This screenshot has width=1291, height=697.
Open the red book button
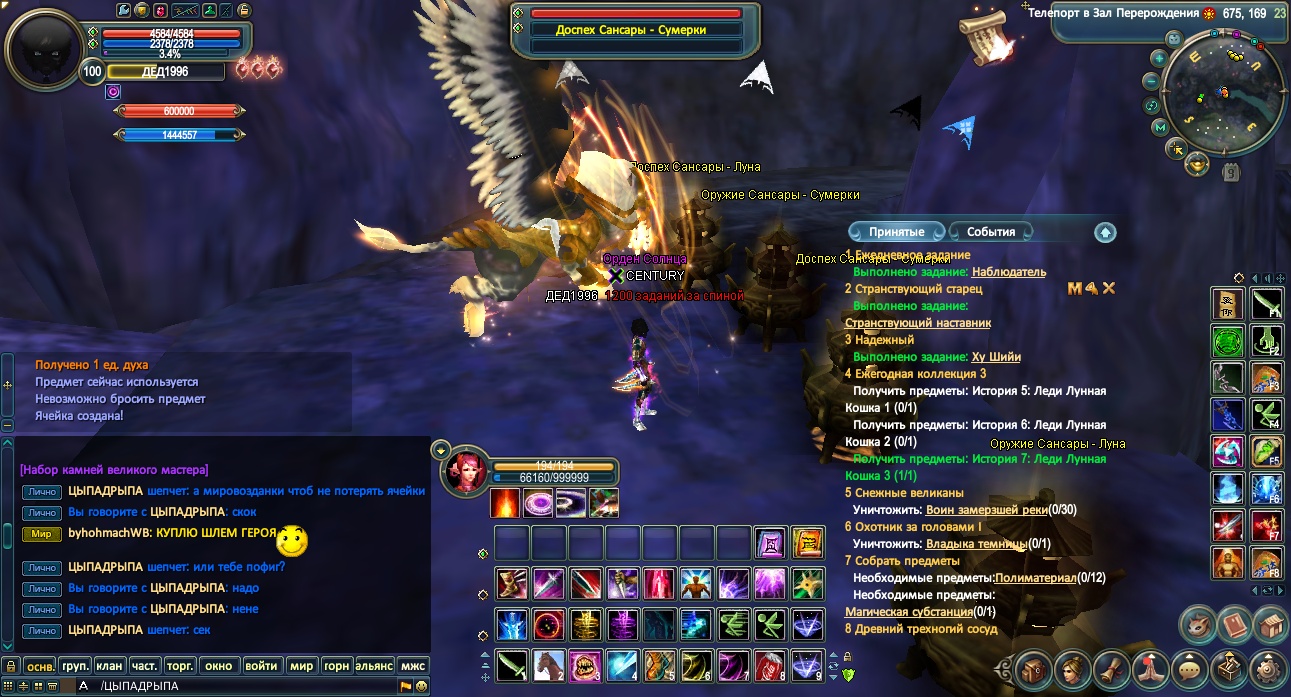[x=1234, y=625]
